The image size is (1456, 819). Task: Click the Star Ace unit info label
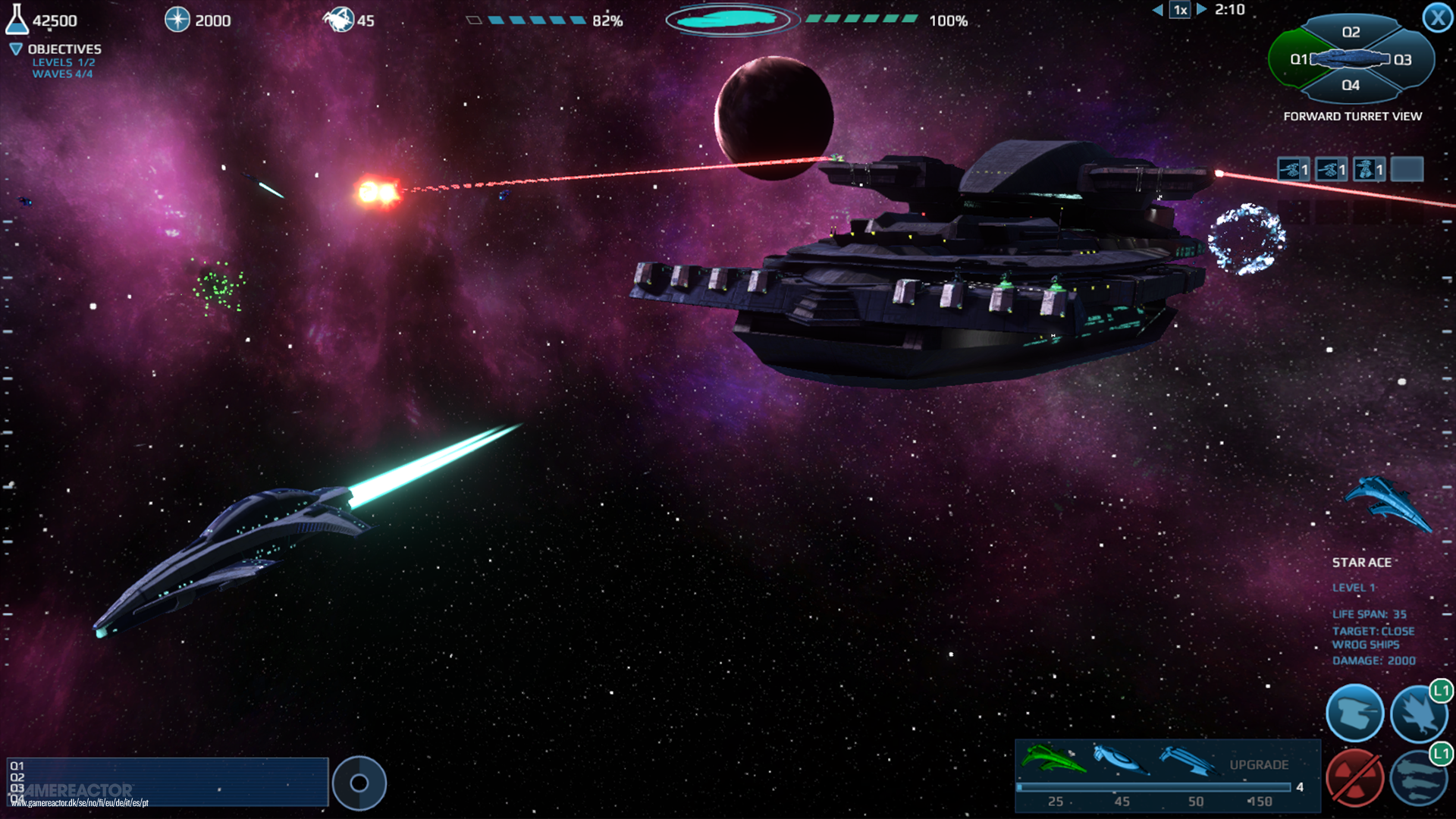pos(1363,562)
